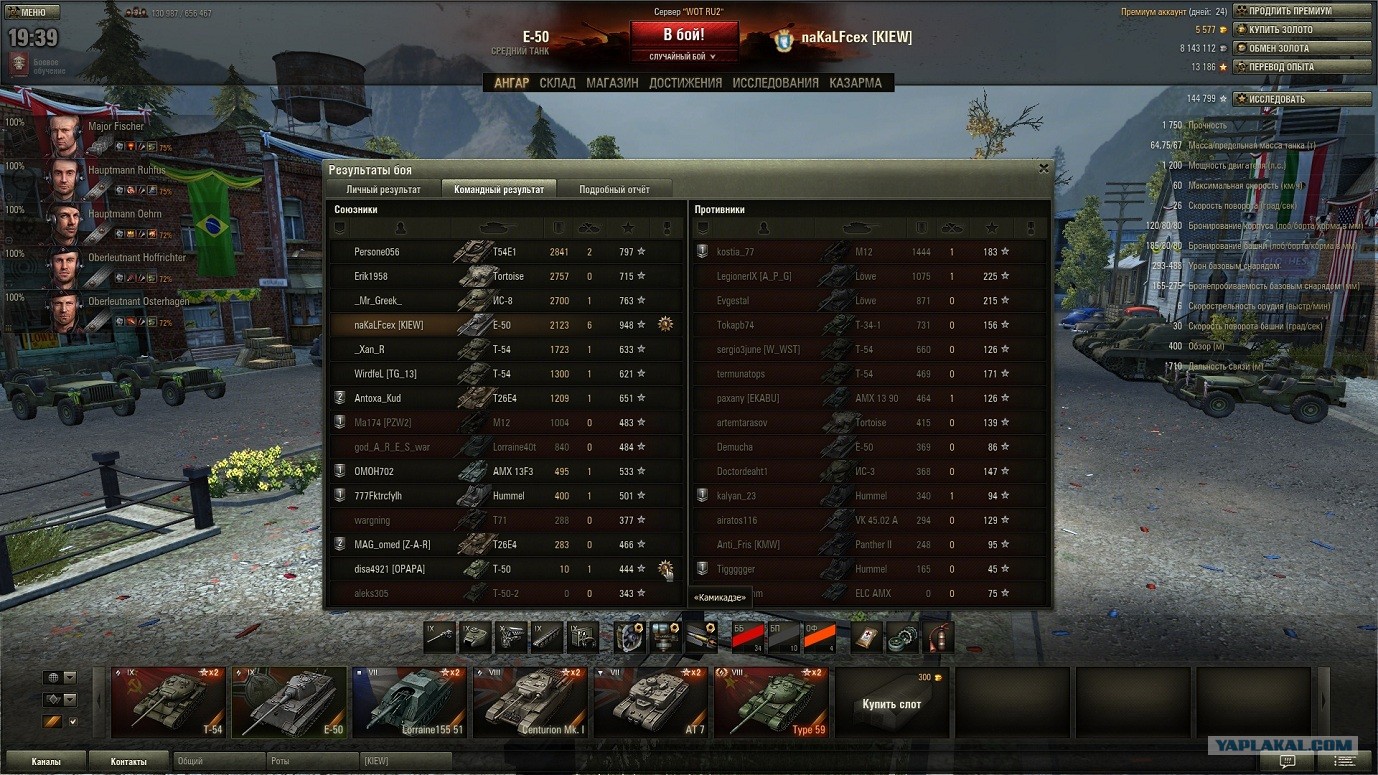Click Купить золото button
Screen dimensions: 1378x775
coord(1302,30)
